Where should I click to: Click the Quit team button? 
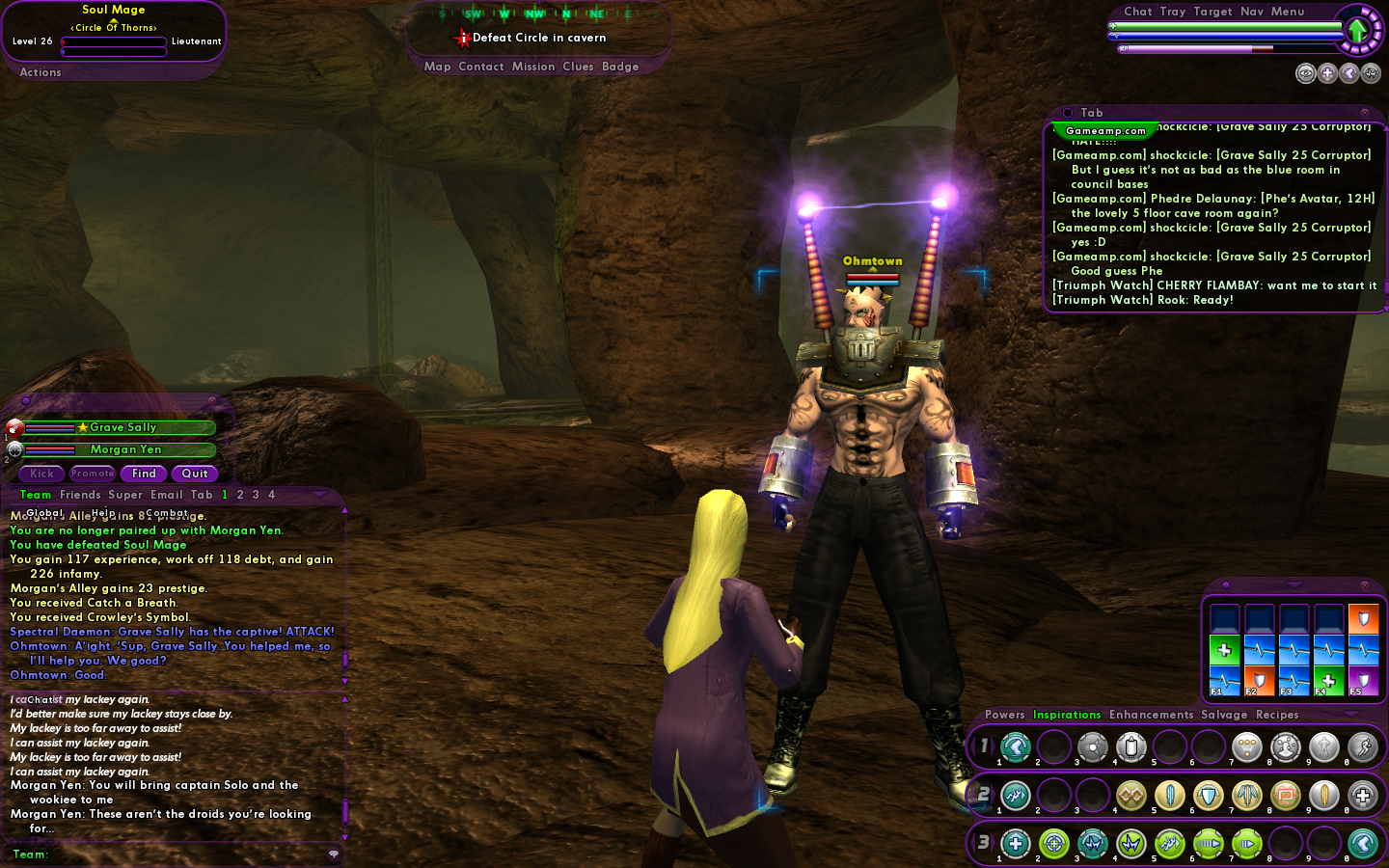pos(195,474)
